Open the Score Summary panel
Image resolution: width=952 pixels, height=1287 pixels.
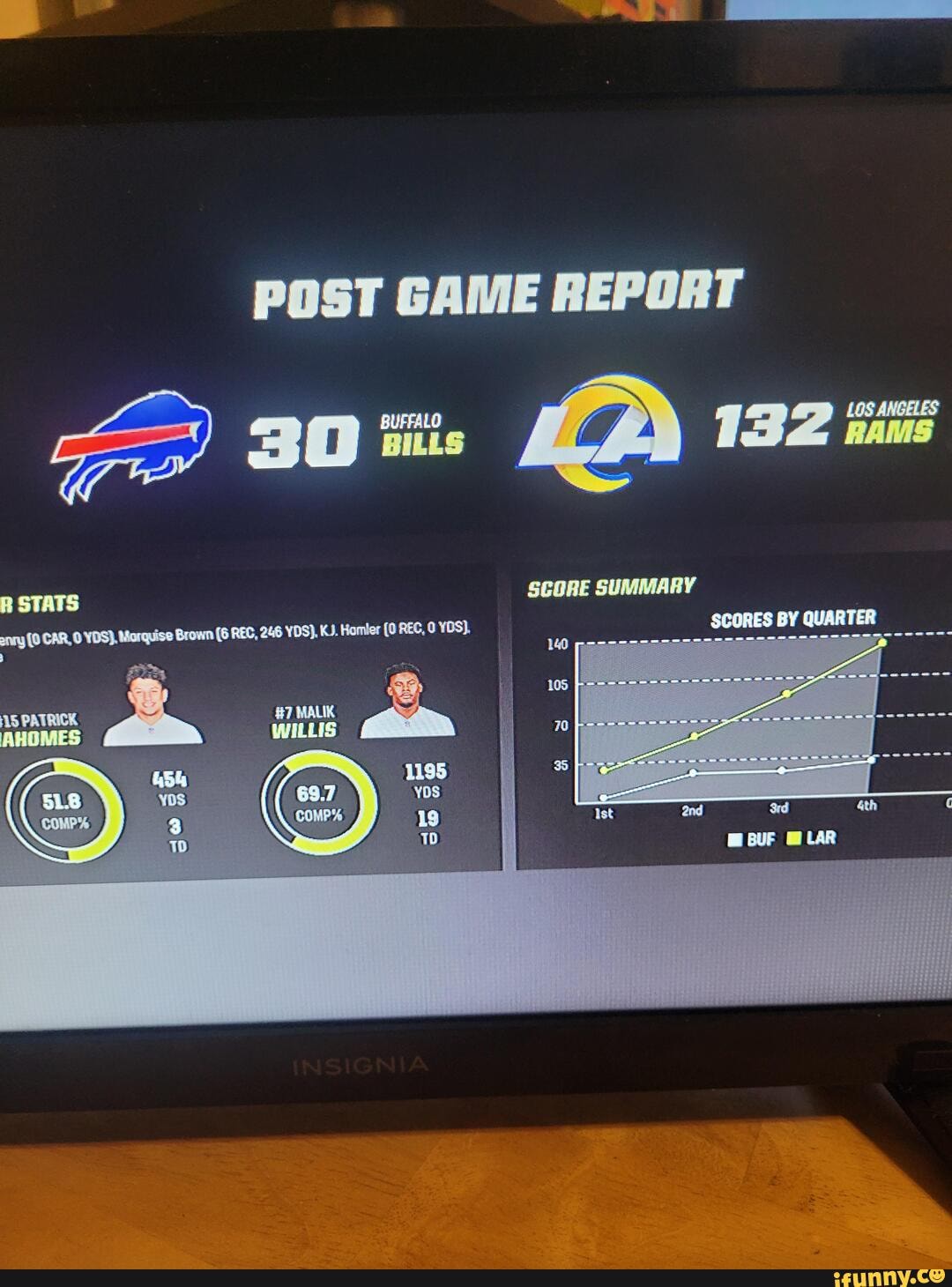point(611,587)
